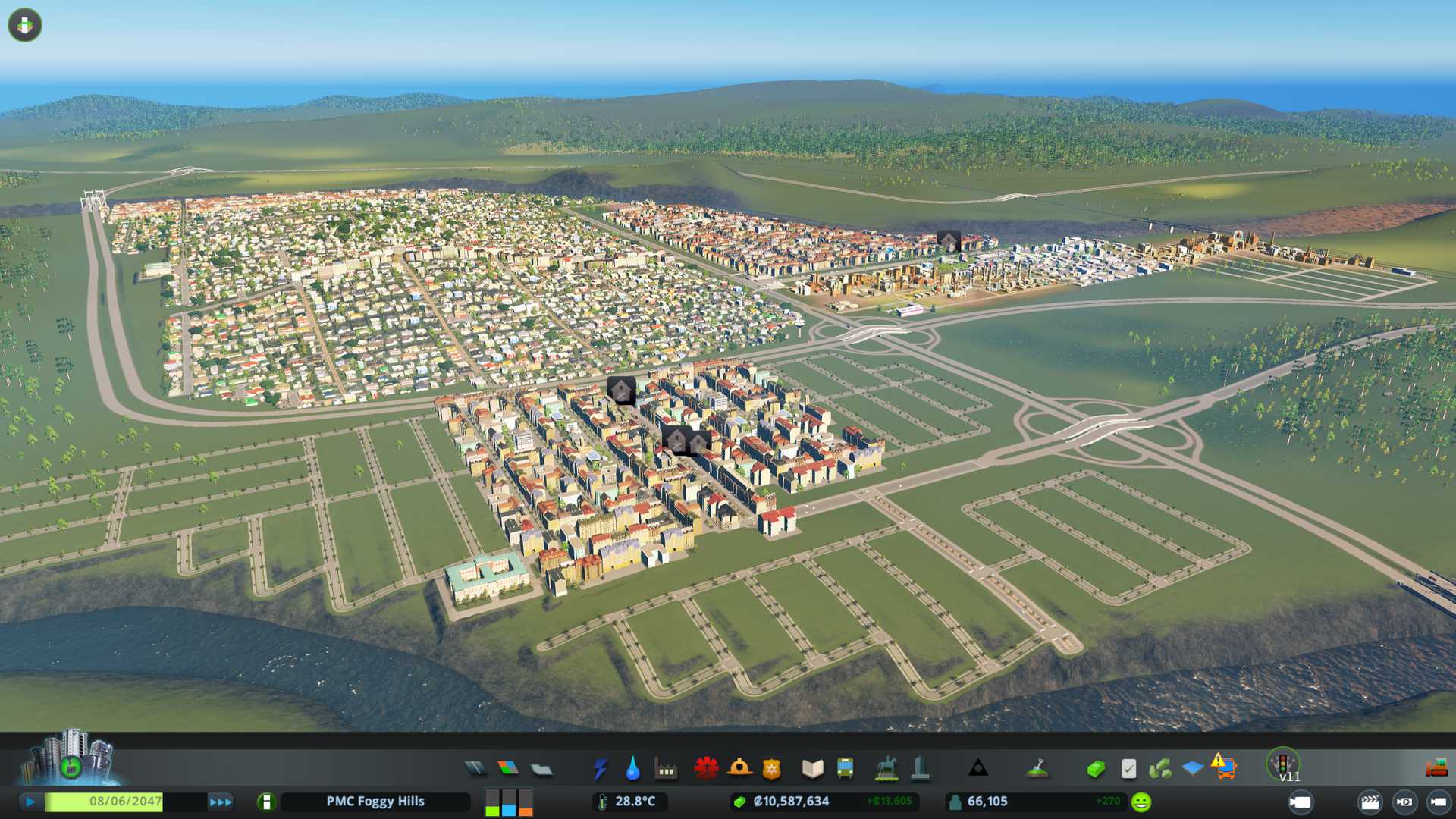Open the Water and Sewage menu
This screenshot has width=1456, height=819.
(632, 769)
